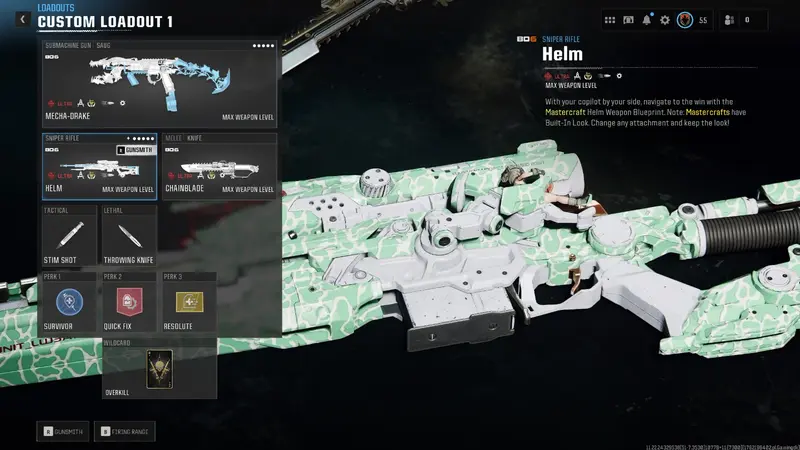This screenshot has height=450, width=800.
Task: Open the notifications bell
Action: 647,19
